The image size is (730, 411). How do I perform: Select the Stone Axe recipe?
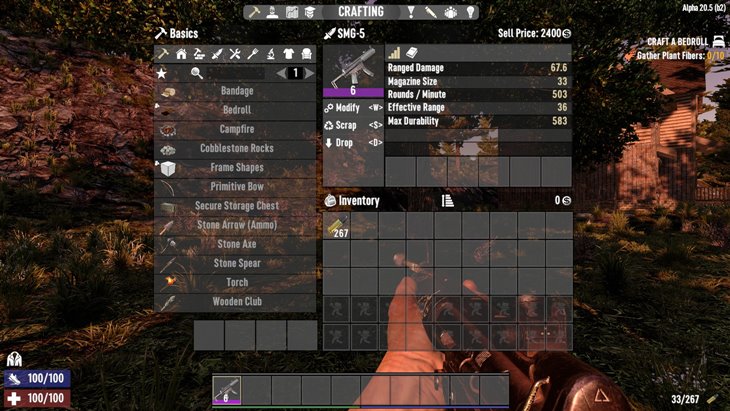pyautogui.click(x=236, y=244)
